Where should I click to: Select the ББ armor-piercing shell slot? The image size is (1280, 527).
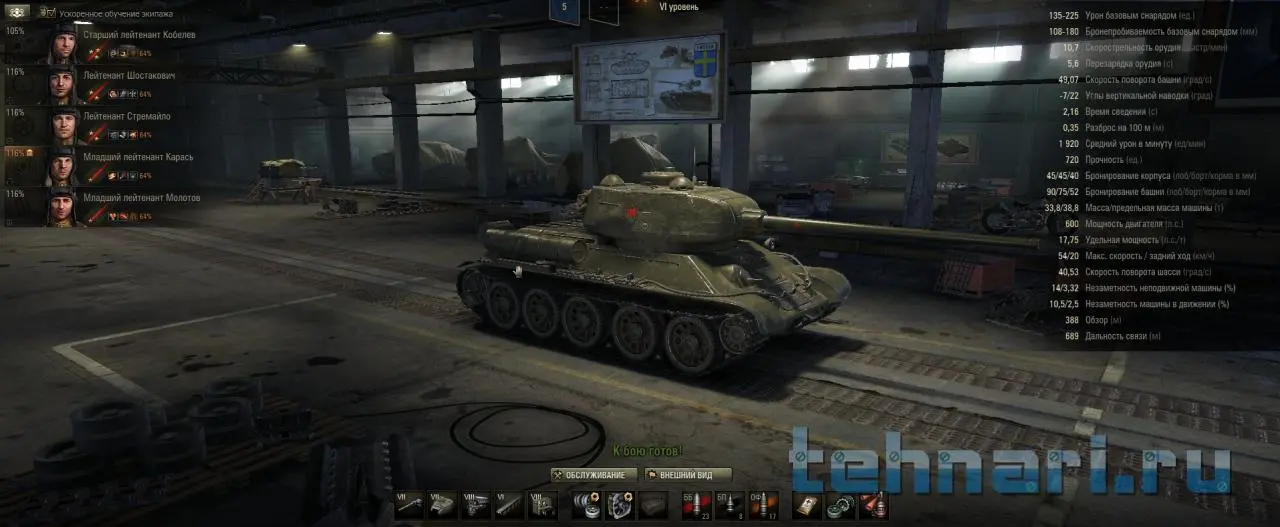pos(695,505)
